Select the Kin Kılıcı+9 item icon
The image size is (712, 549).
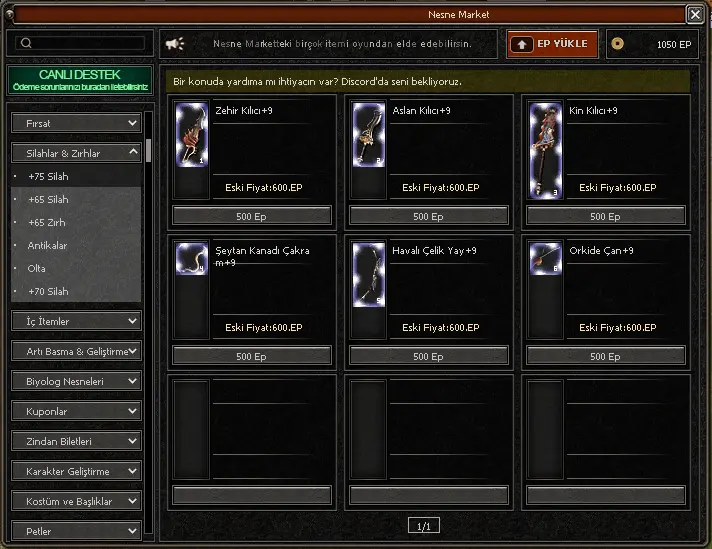[x=545, y=150]
